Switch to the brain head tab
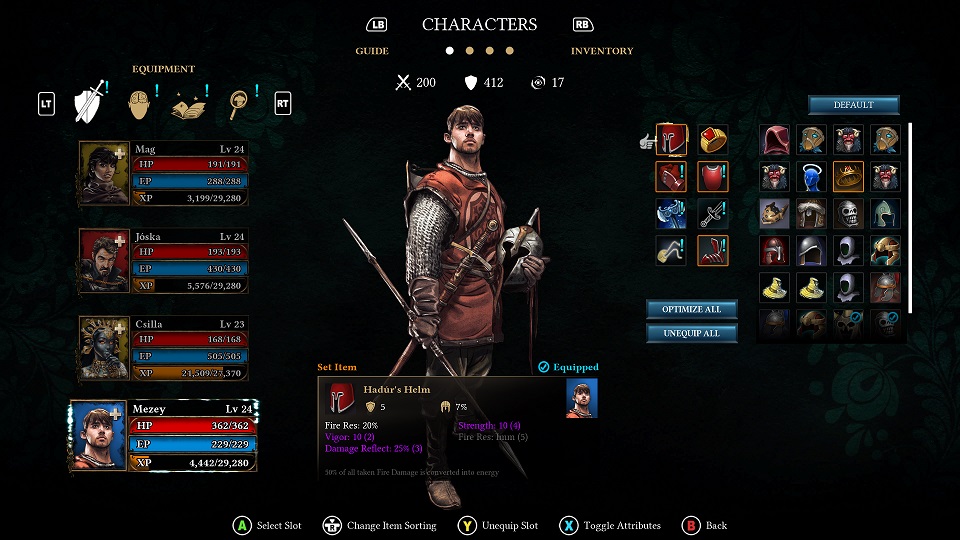The image size is (960, 540). coord(143,102)
